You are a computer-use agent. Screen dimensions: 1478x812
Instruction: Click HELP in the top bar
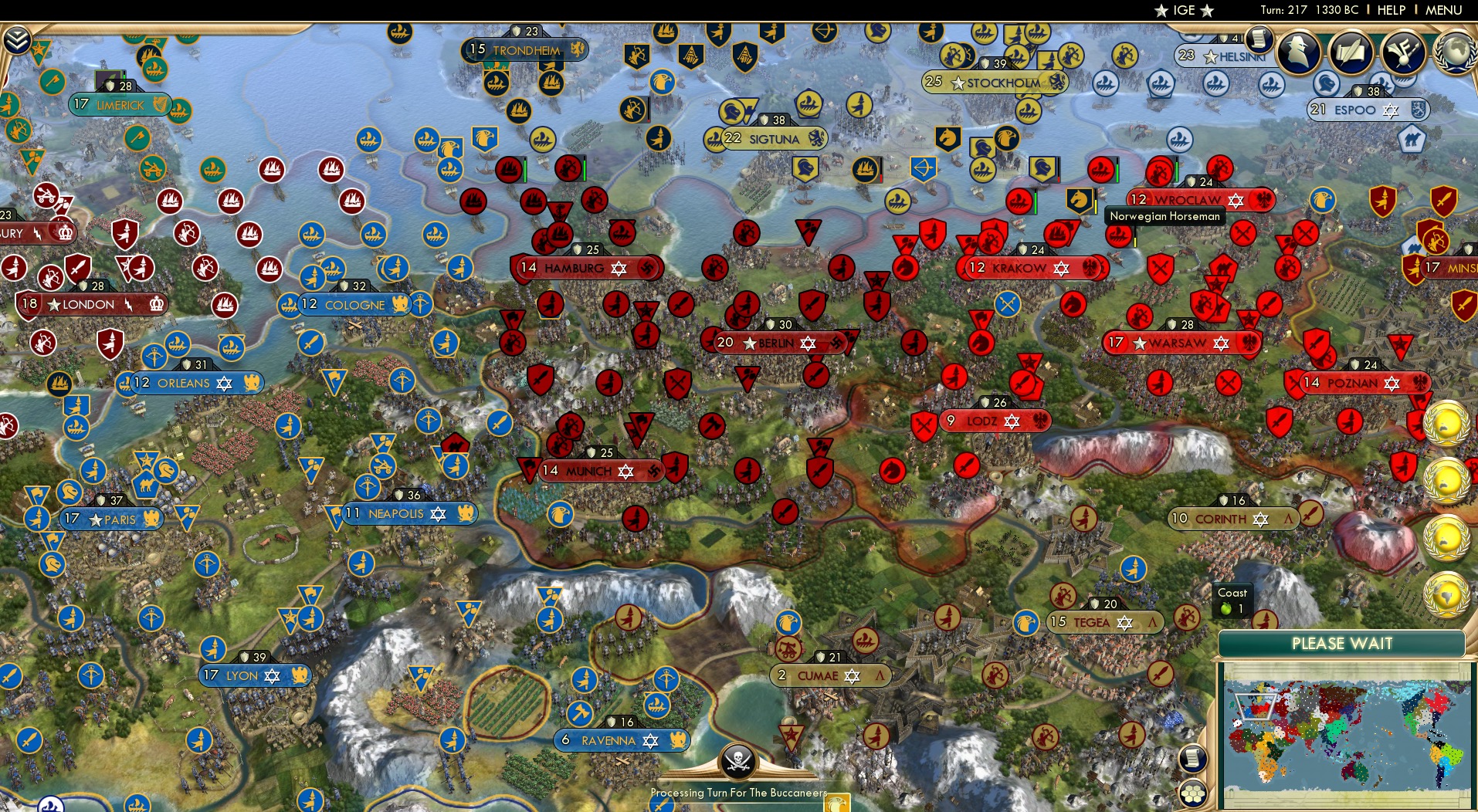1390,10
